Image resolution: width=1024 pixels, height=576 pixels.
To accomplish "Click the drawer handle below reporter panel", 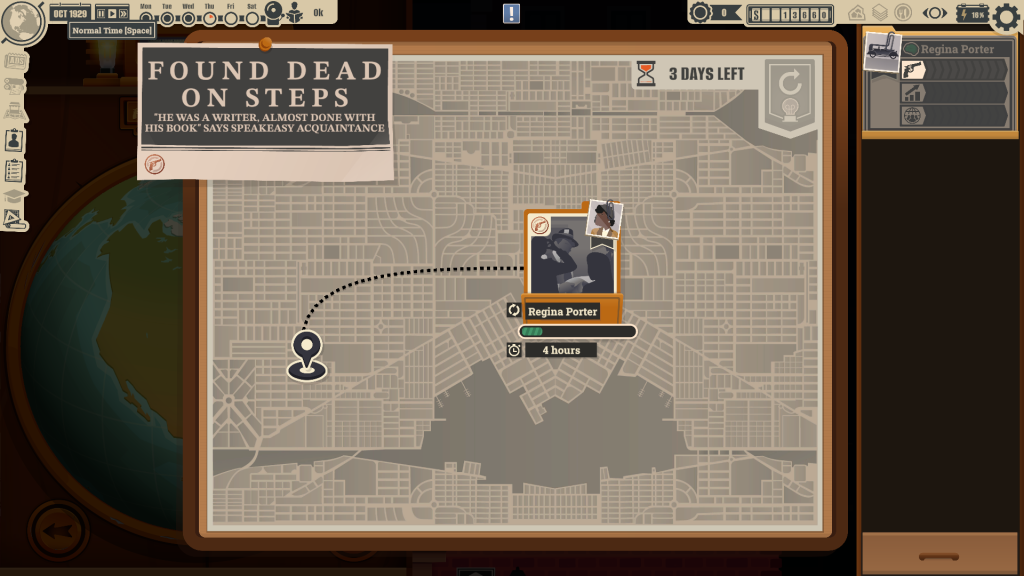I will tap(939, 555).
